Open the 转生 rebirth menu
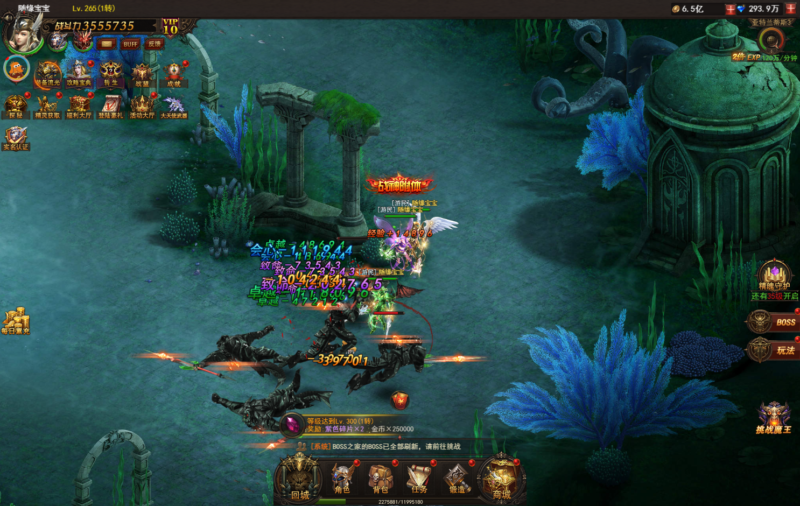This screenshot has width=800, height=506. point(111,73)
